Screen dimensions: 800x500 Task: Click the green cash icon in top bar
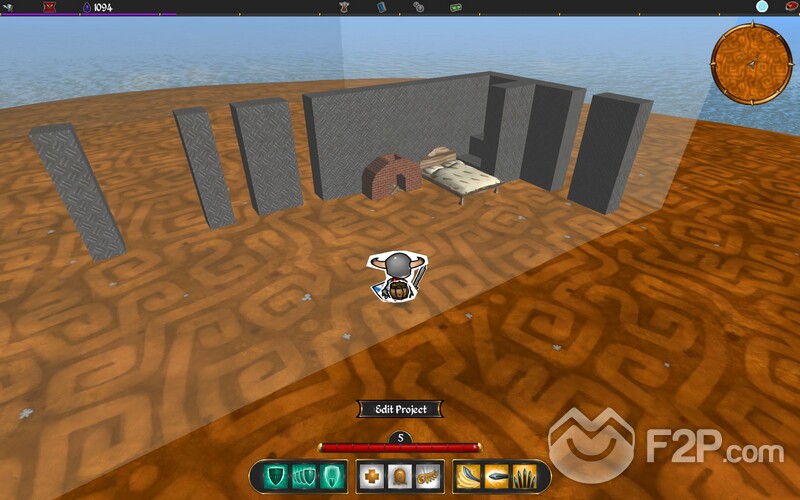(456, 7)
